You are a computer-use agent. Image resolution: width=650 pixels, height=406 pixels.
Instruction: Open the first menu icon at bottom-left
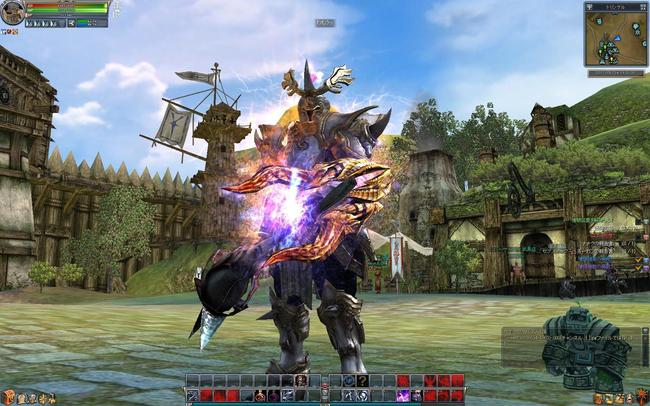(x=7, y=398)
